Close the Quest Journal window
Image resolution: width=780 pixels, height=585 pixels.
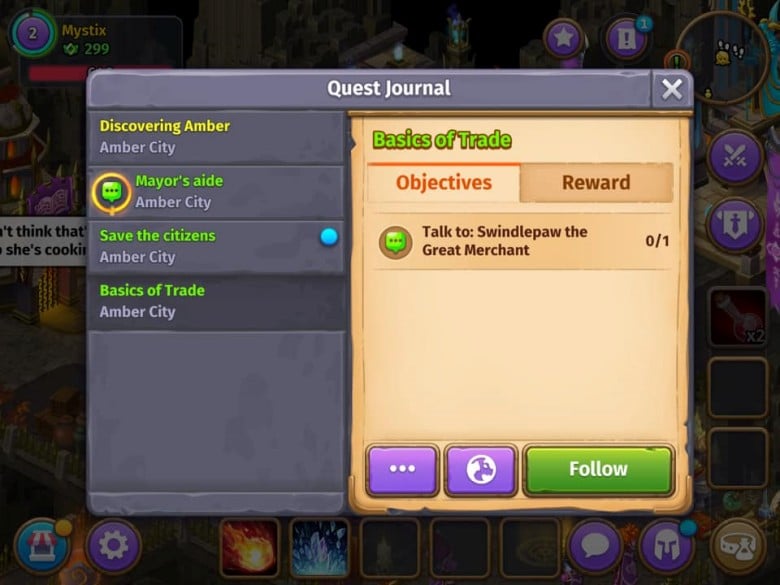tap(672, 89)
